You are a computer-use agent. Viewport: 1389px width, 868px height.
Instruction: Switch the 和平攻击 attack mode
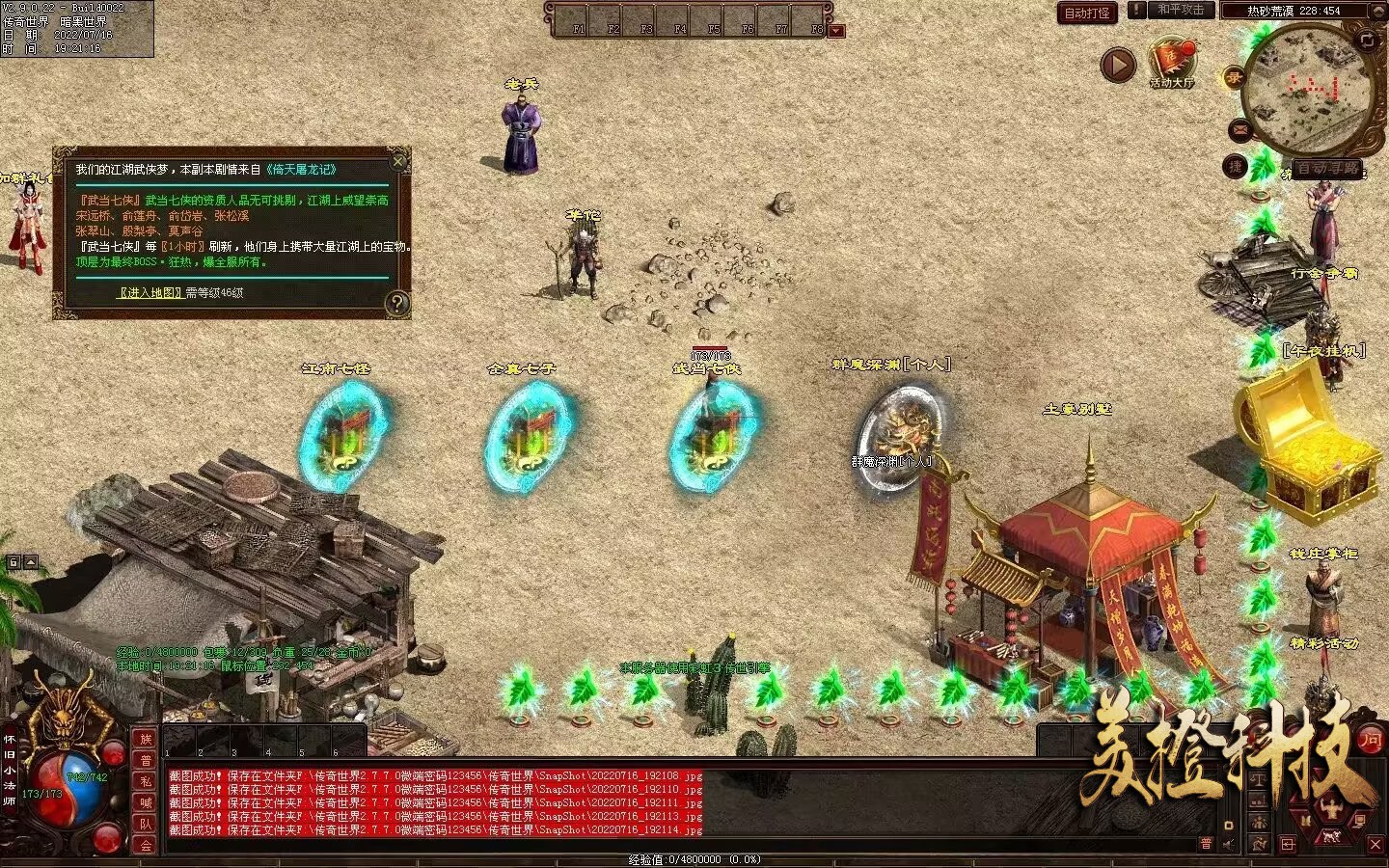tap(1180, 10)
